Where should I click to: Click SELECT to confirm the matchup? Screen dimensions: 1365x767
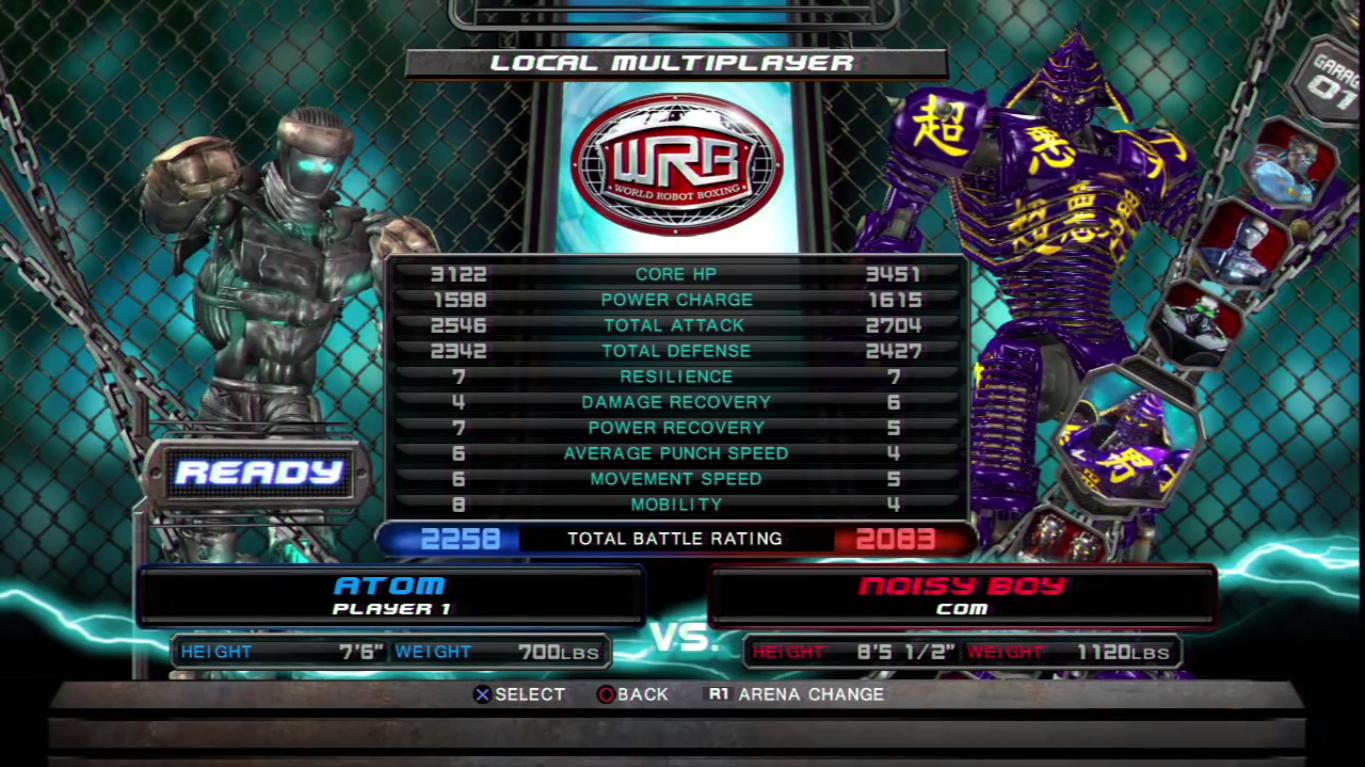click(x=530, y=694)
